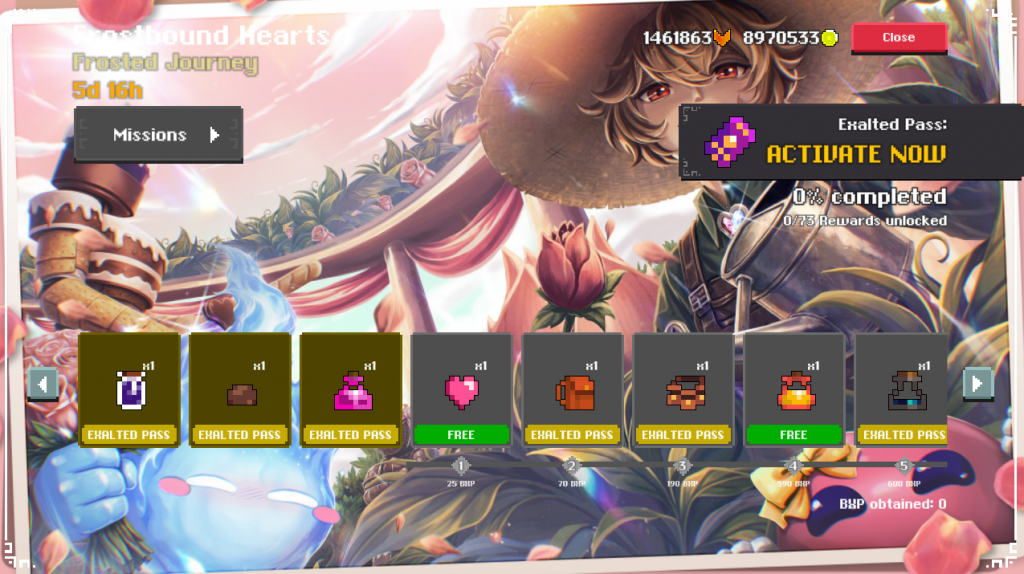Screen dimensions: 1024x574
Task: Select the brown treasure chest reward
Action: pos(684,390)
